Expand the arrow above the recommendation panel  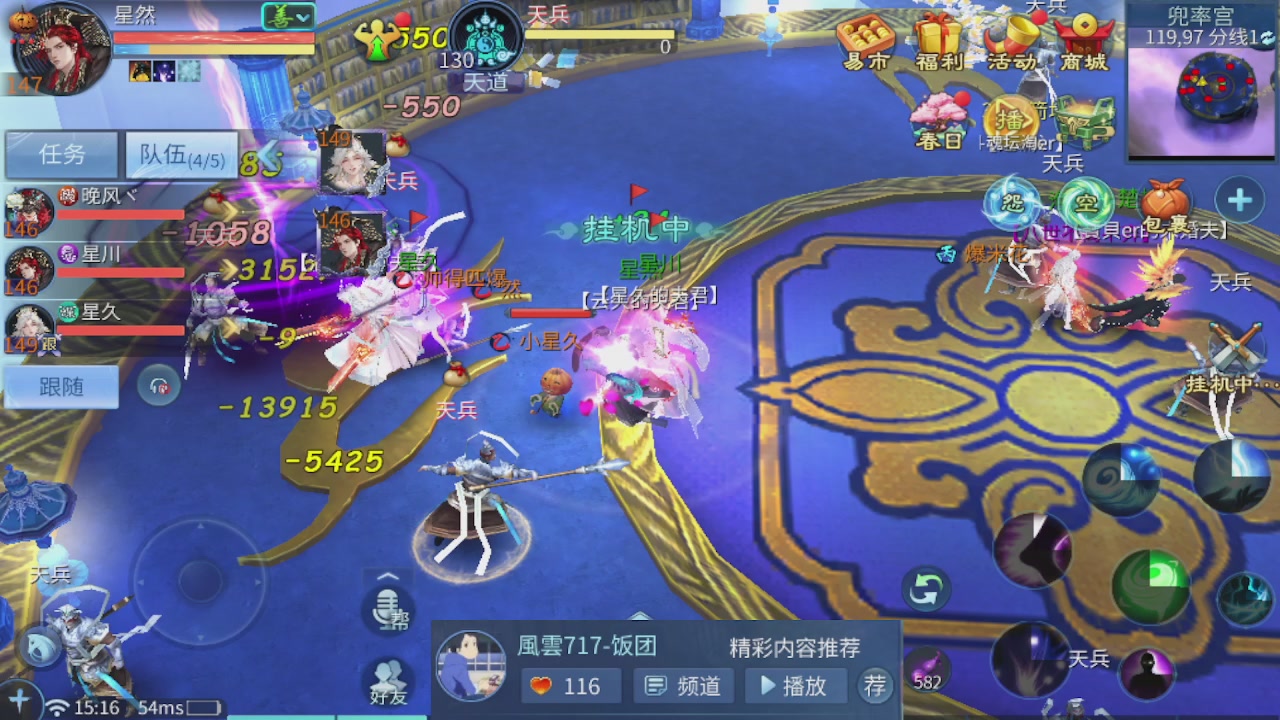tap(640, 615)
